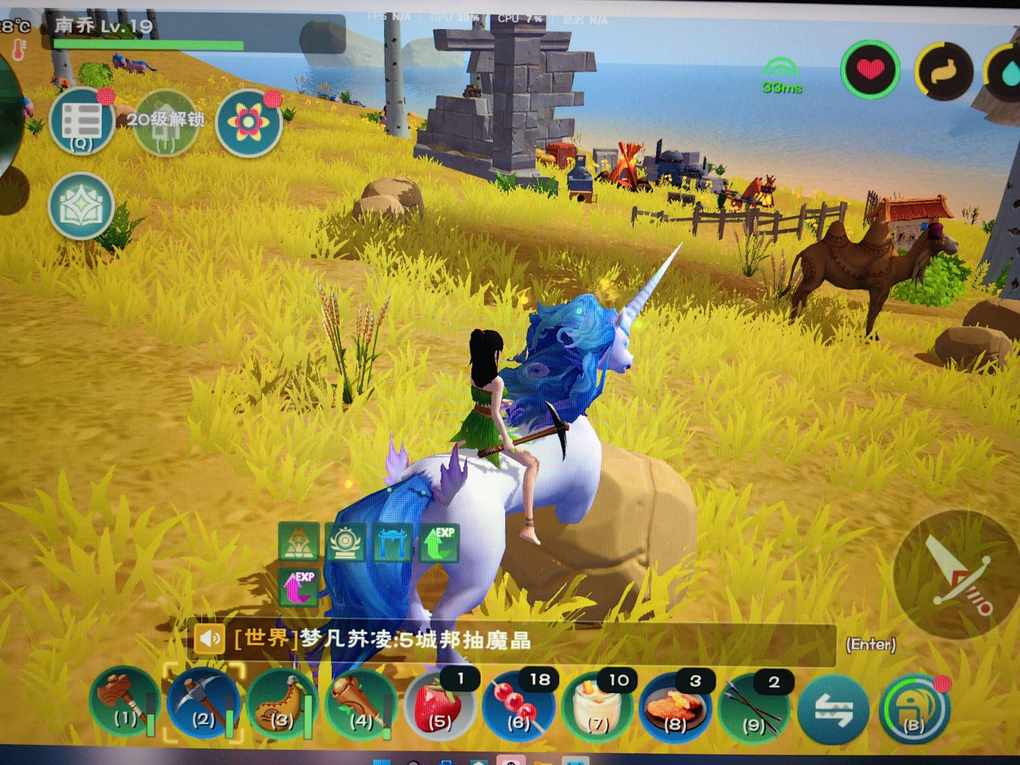This screenshot has height=765, width=1020.
Task: Select the candied fruit skewer slot
Action: click(519, 705)
